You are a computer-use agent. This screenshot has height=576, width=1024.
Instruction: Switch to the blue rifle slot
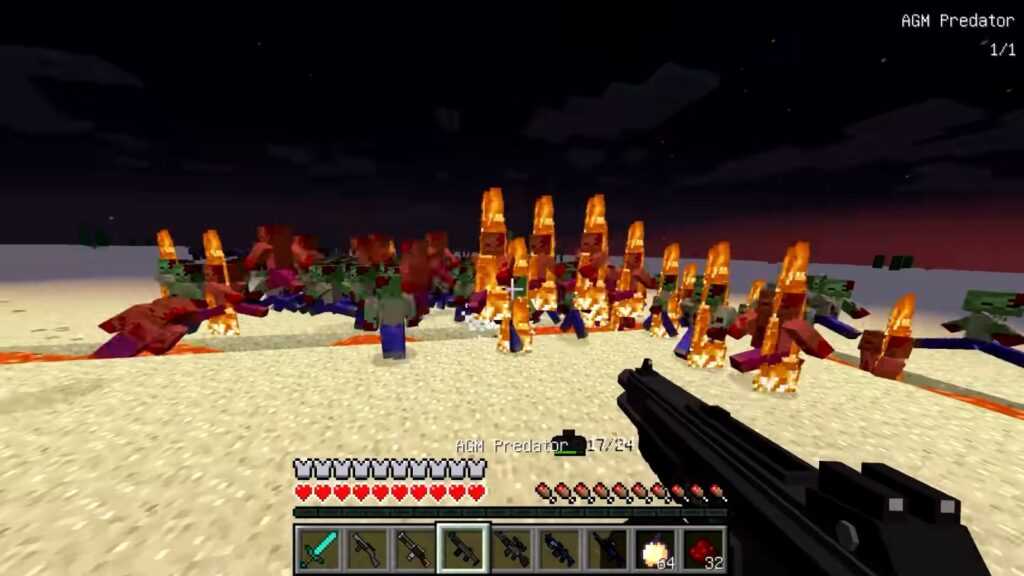click(559, 548)
